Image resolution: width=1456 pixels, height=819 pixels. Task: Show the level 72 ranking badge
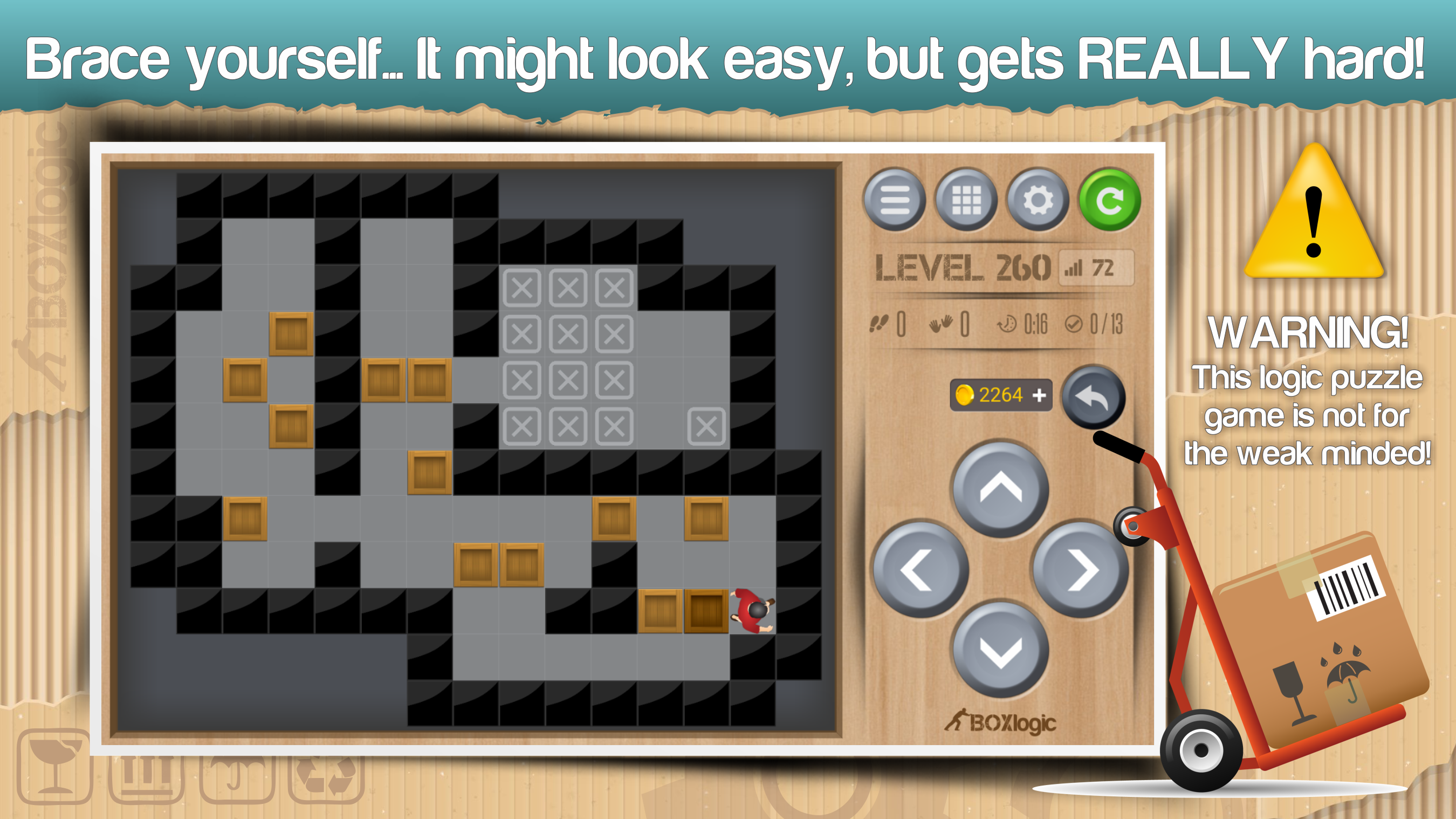click(x=1095, y=268)
